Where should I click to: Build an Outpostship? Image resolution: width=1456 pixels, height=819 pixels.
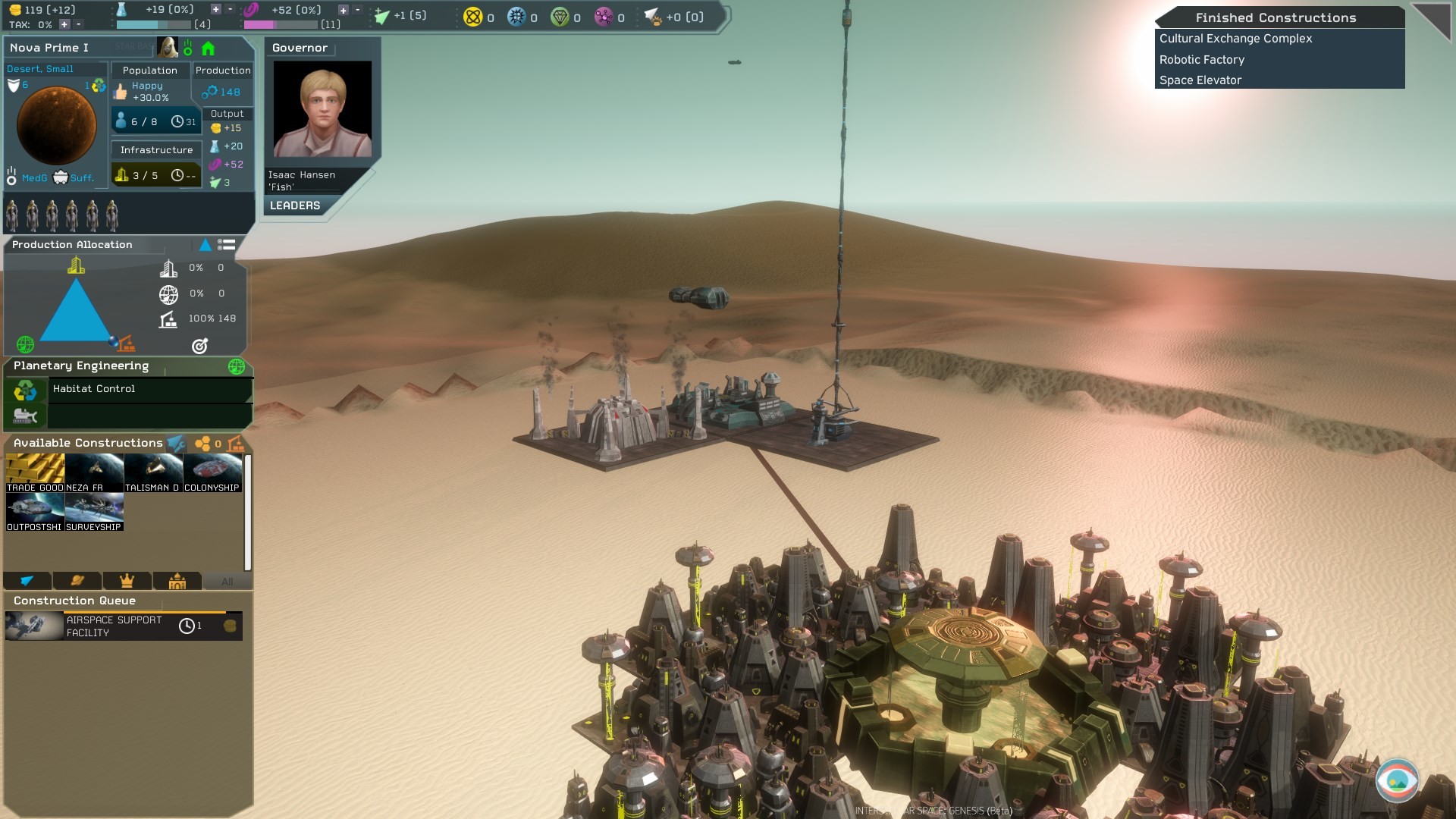click(35, 512)
